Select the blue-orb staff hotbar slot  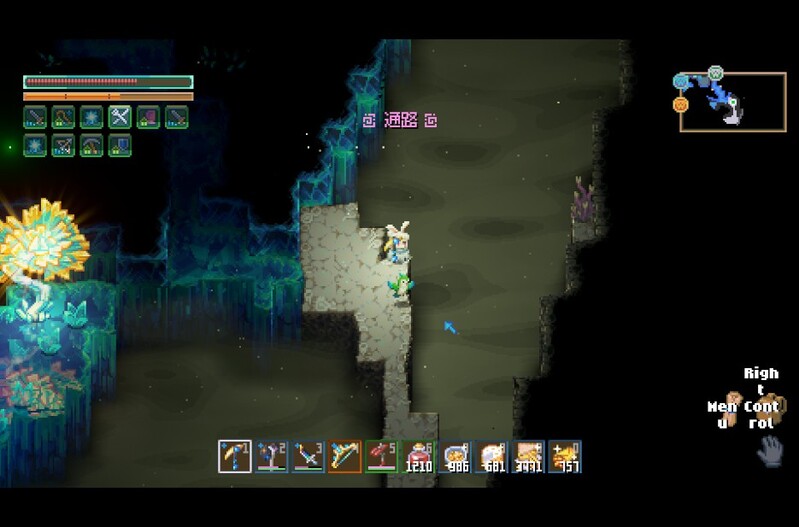(270, 457)
